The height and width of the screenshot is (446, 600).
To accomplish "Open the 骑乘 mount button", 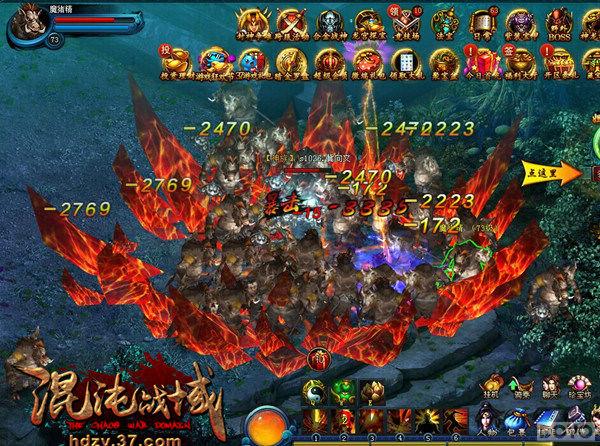I will click(x=520, y=385).
